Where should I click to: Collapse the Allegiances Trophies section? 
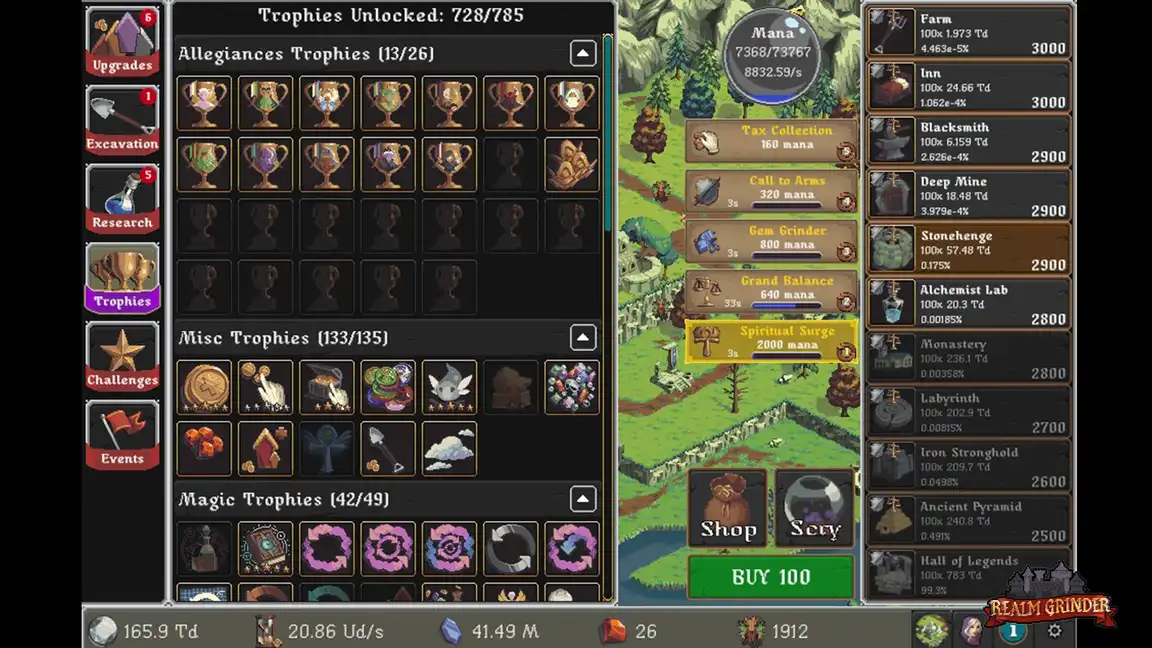583,54
